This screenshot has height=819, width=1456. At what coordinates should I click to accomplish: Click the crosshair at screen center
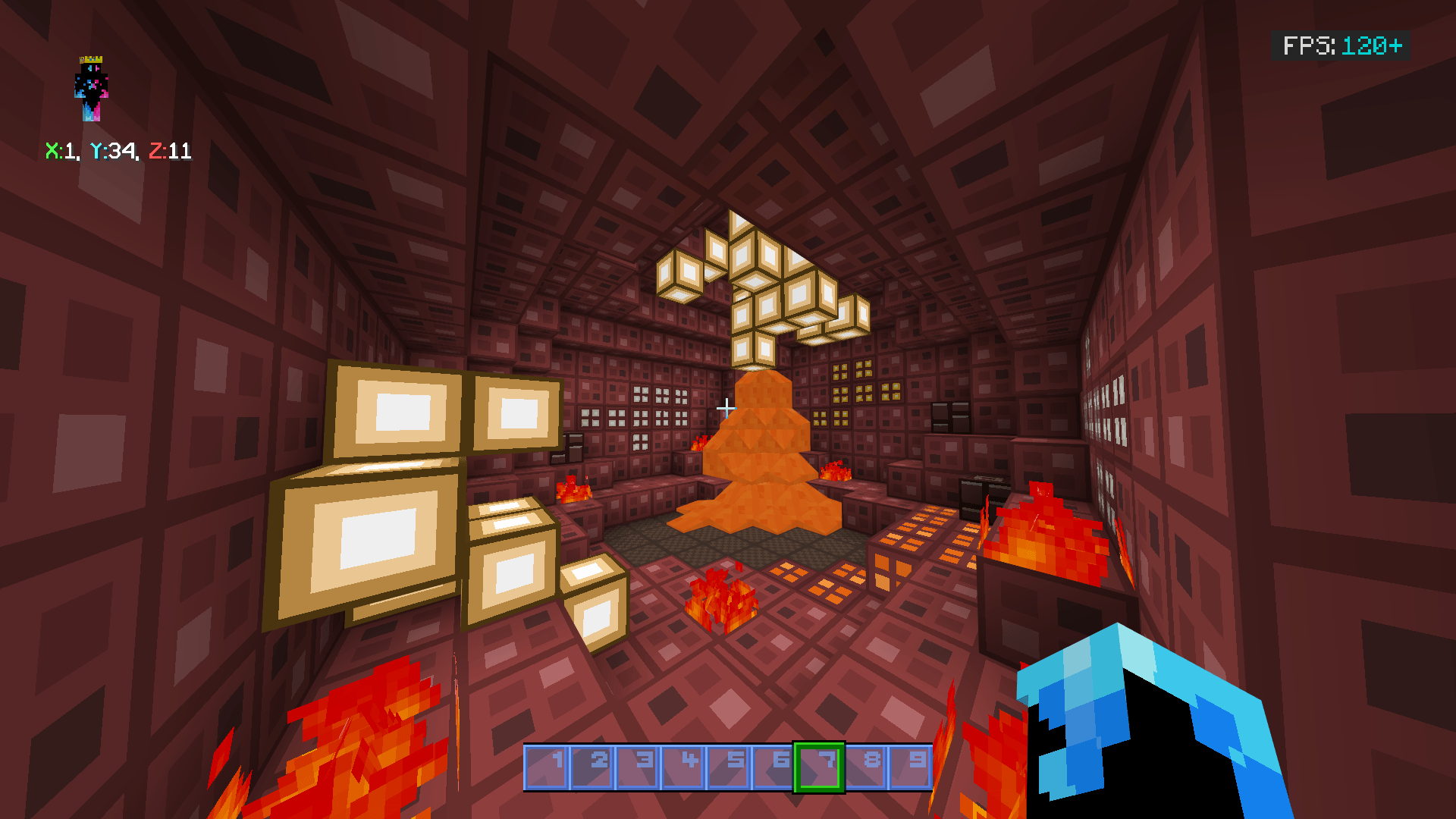coord(727,407)
